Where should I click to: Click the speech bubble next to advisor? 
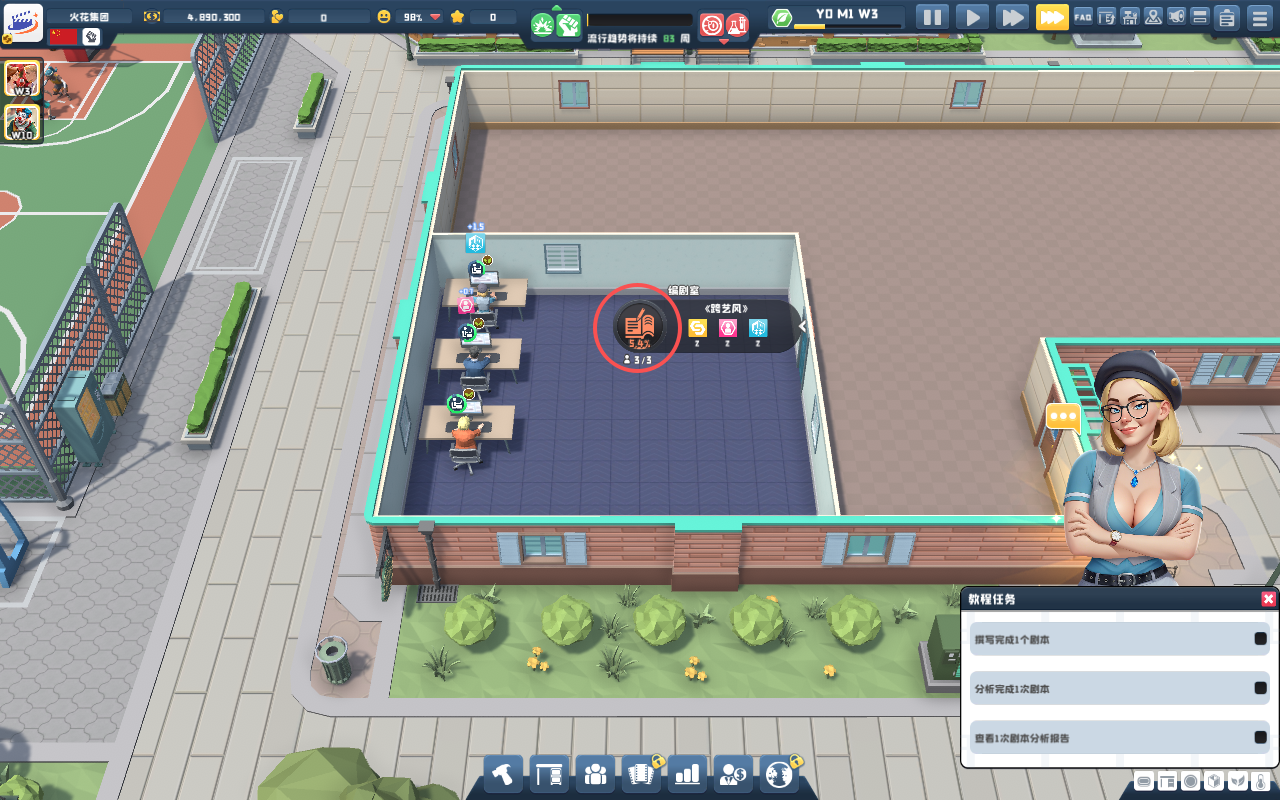click(x=1062, y=416)
